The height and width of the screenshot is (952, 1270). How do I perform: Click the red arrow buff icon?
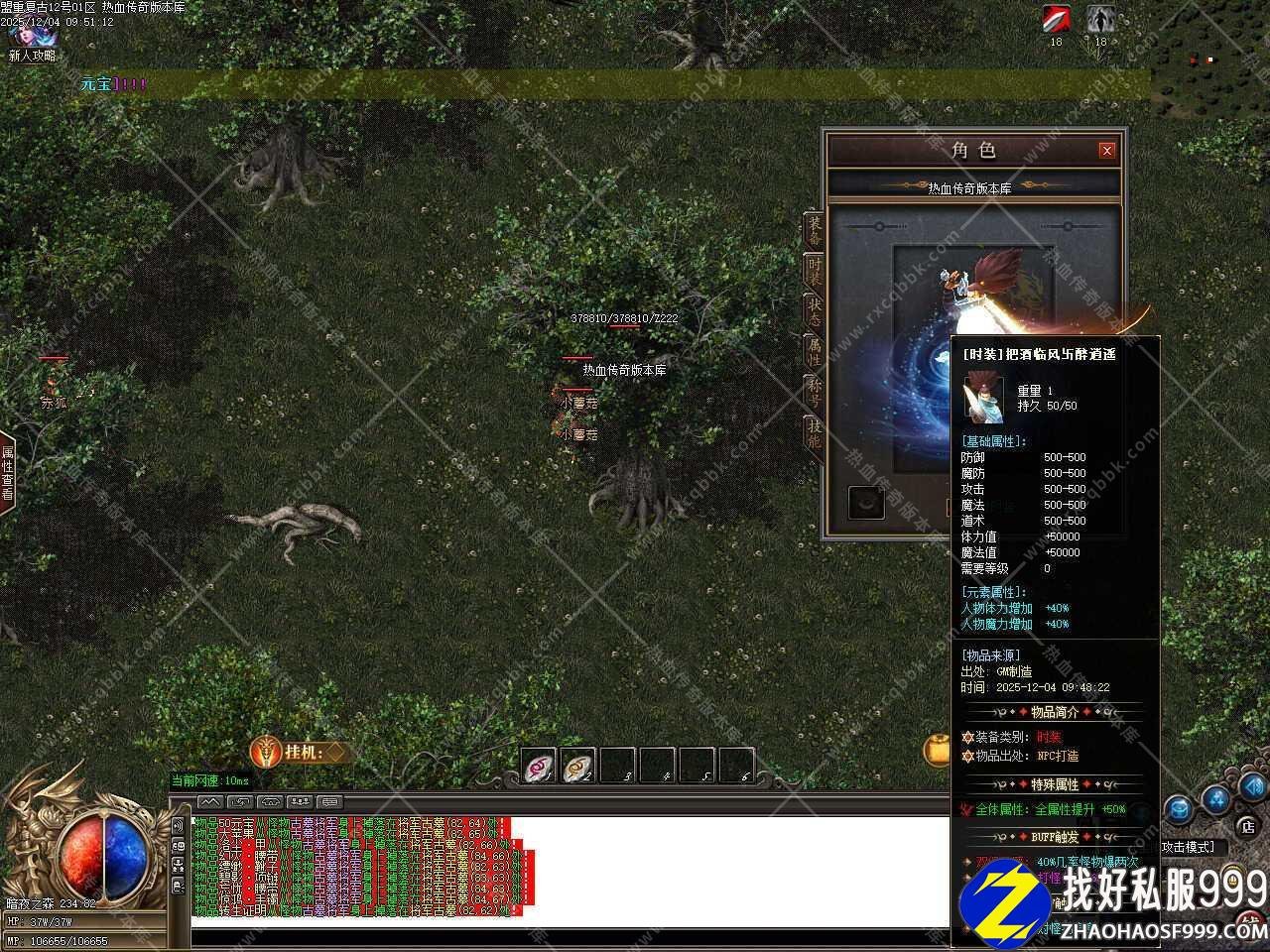point(1056,19)
